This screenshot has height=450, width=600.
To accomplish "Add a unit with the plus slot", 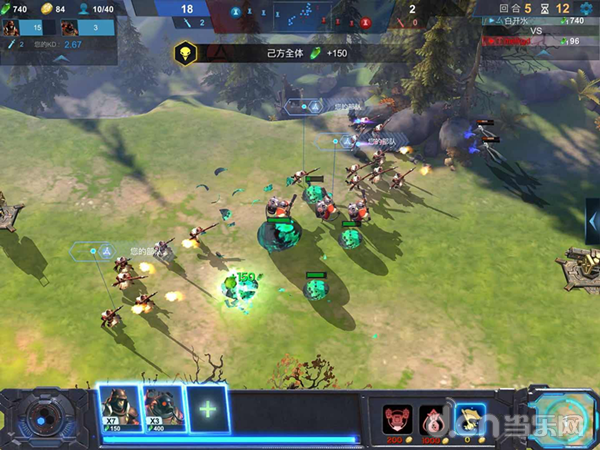I will point(207,409).
